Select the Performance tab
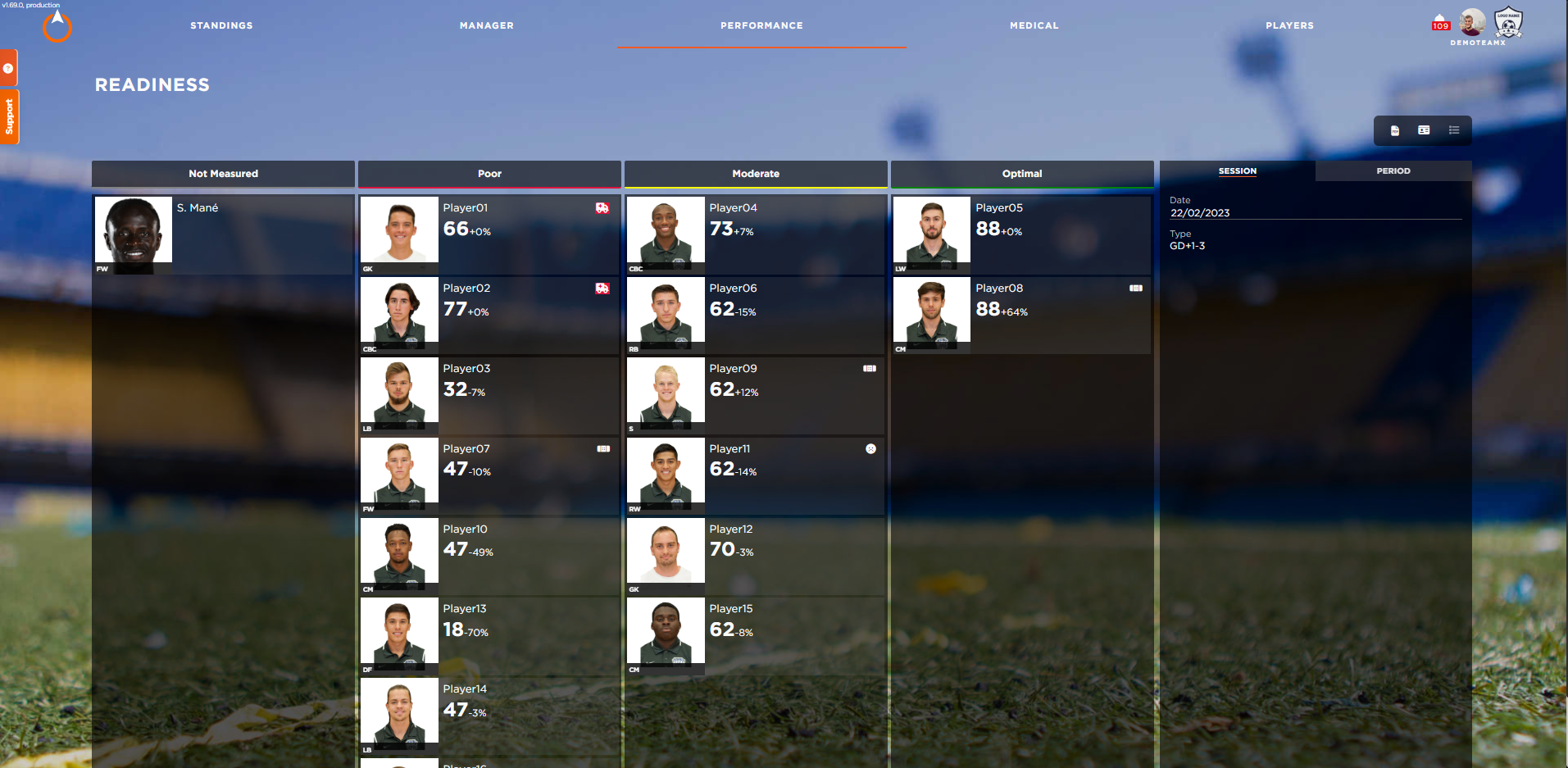Screen dimensions: 1568x768 coord(761,25)
